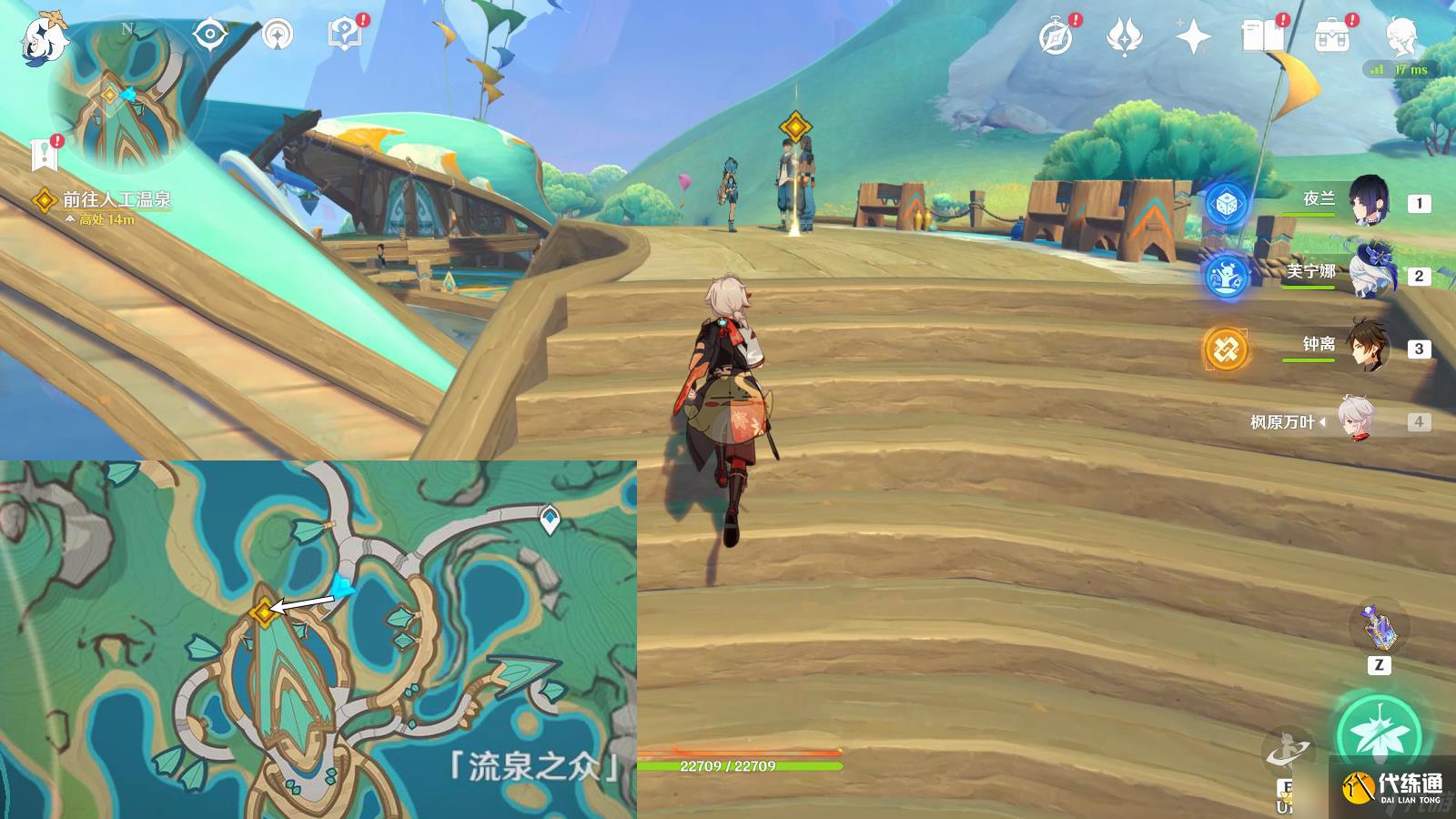
Task: Open the character profile icon
Action: [1401, 37]
